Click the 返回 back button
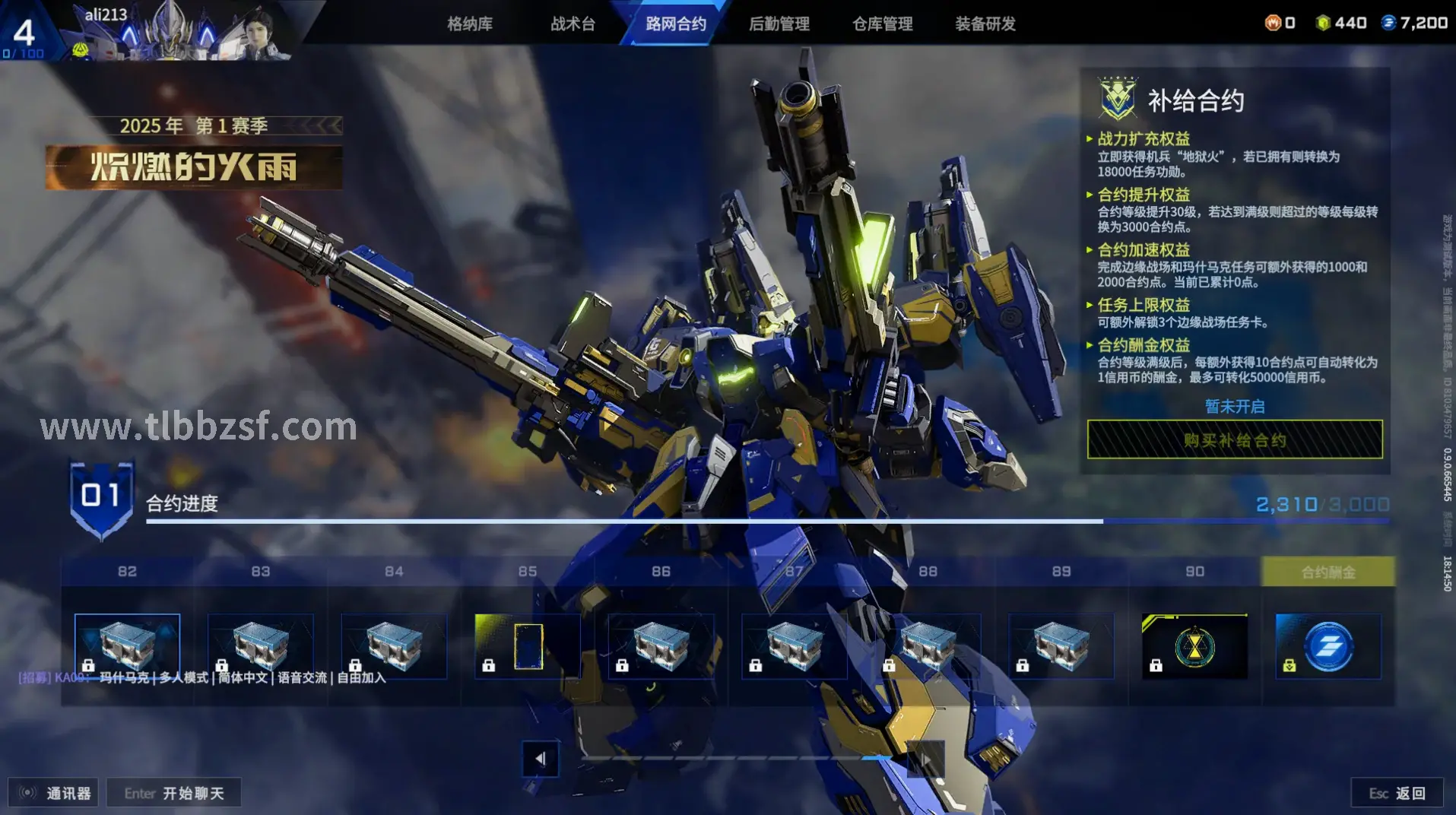1456x815 pixels. point(1397,793)
